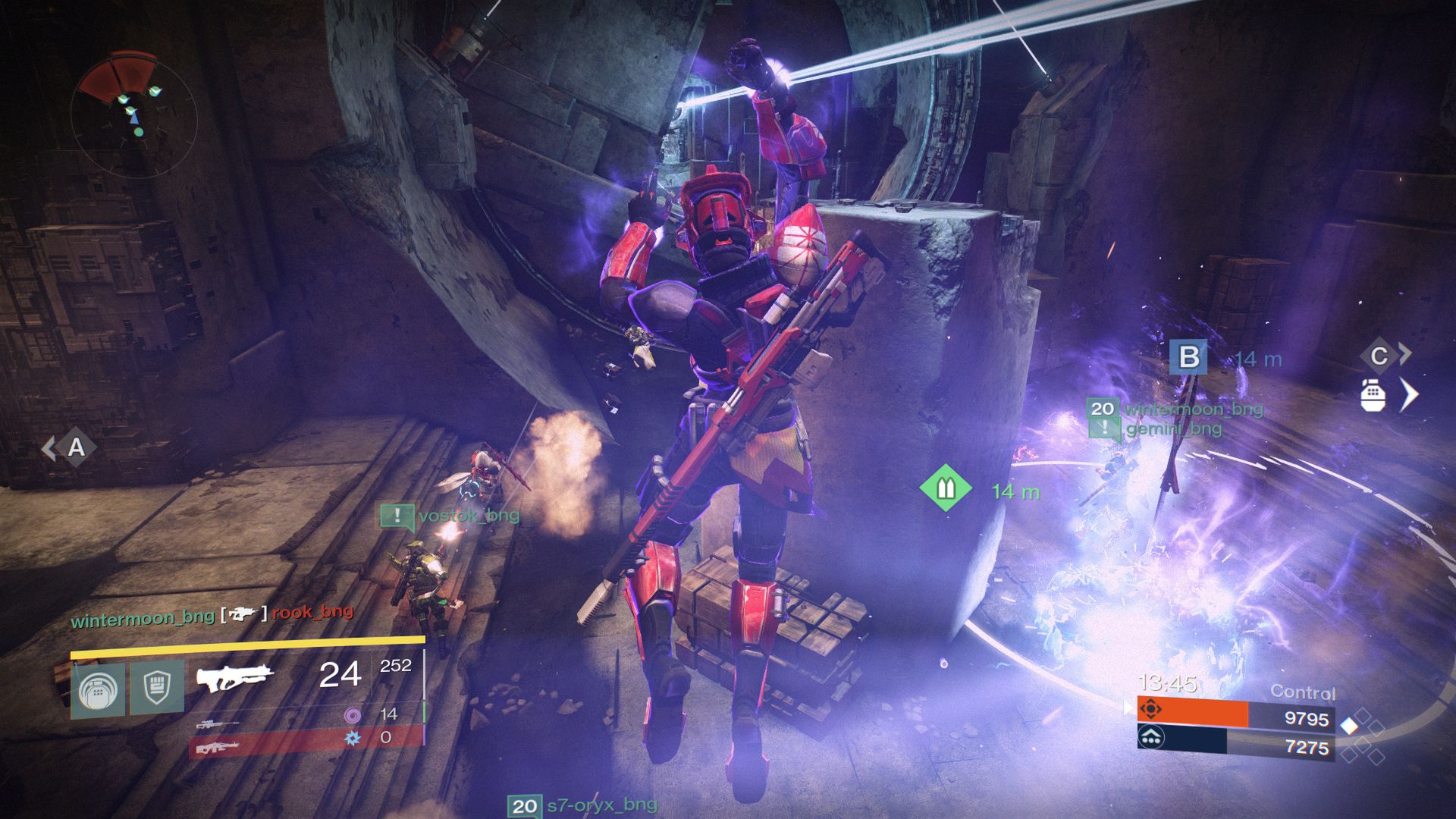Select the heavy weapon slot

pos(218,748)
